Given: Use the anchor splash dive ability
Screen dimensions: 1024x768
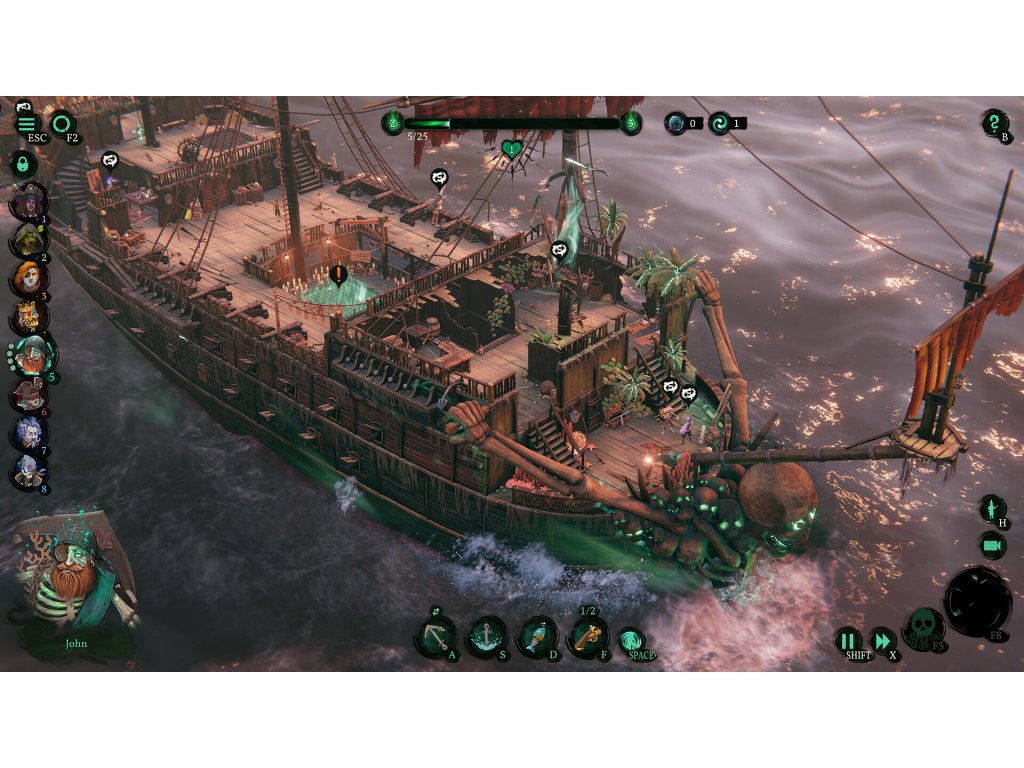Looking at the screenshot, I should pos(486,637).
